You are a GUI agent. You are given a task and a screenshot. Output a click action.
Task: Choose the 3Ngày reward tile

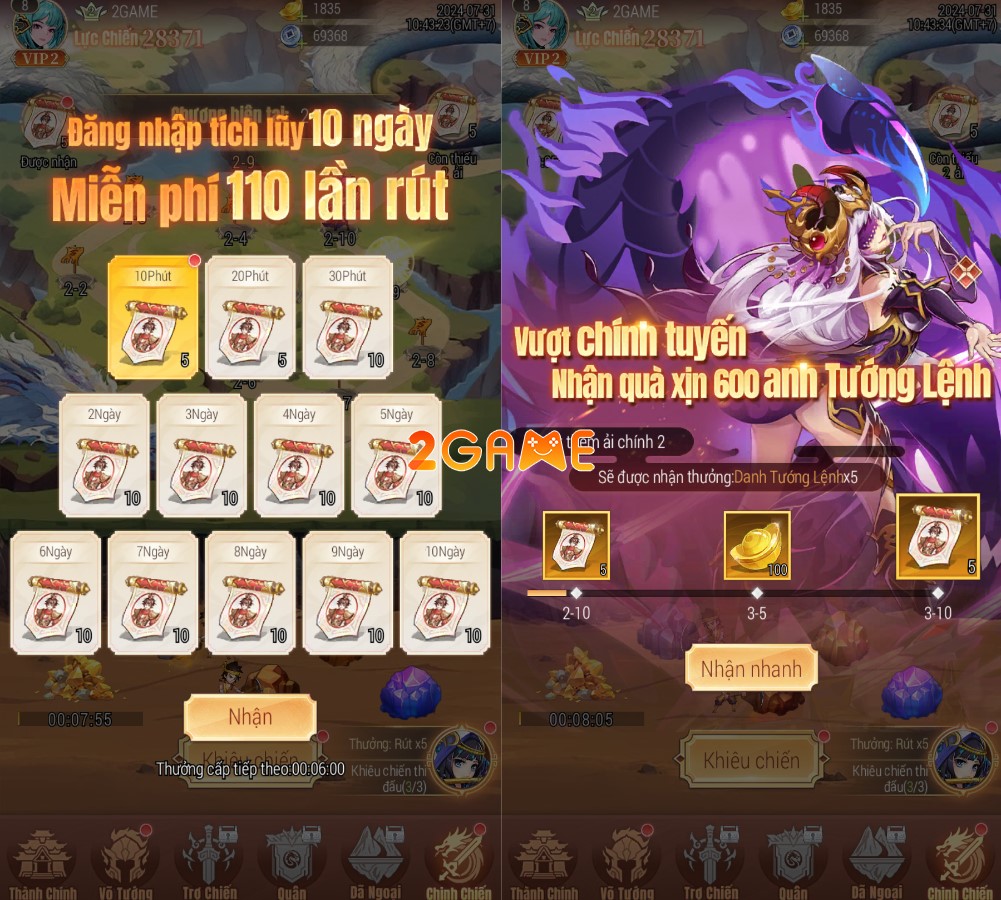[201, 456]
